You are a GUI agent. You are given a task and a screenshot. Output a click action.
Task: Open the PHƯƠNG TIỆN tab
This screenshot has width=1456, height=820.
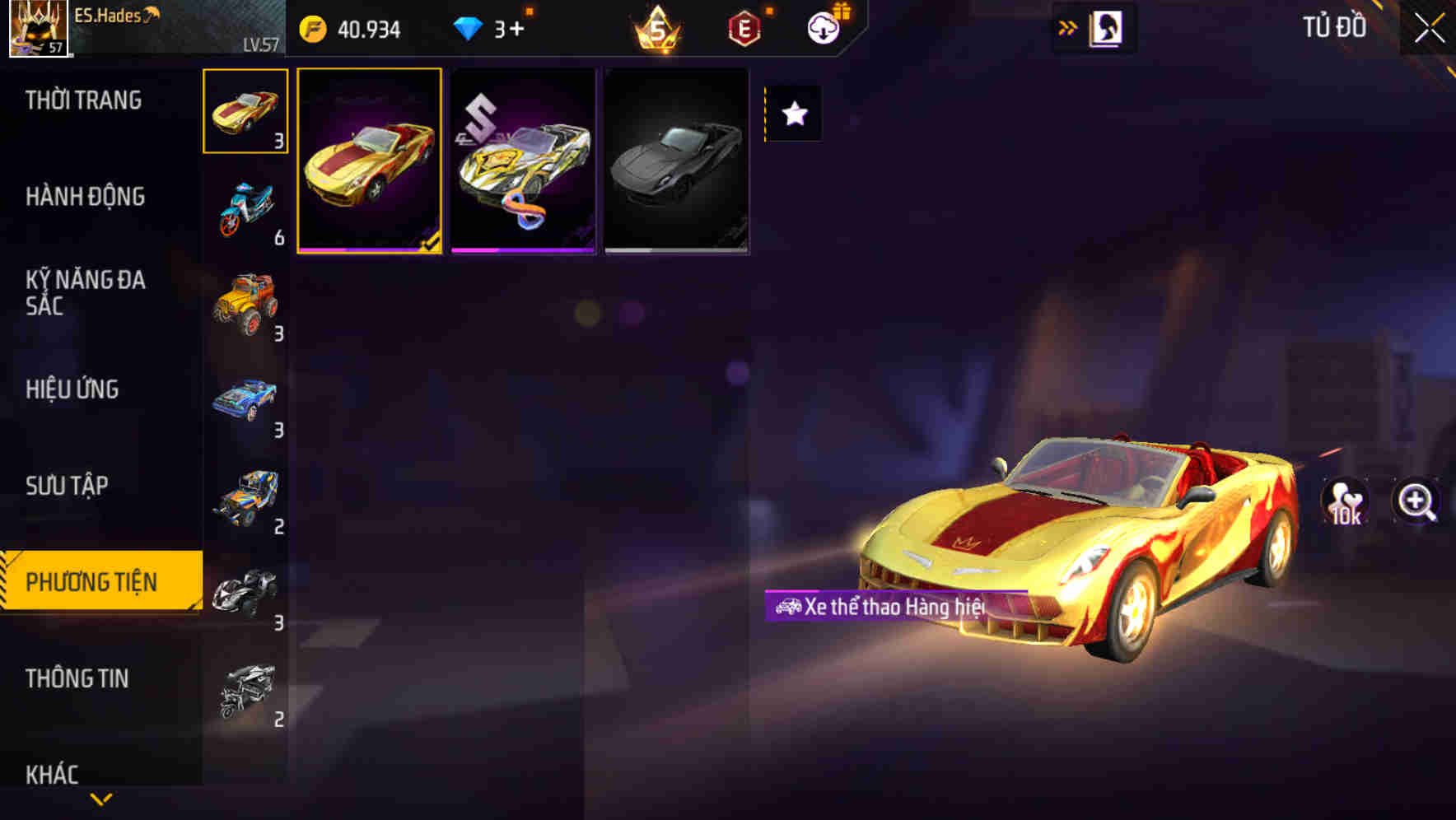pos(93,580)
